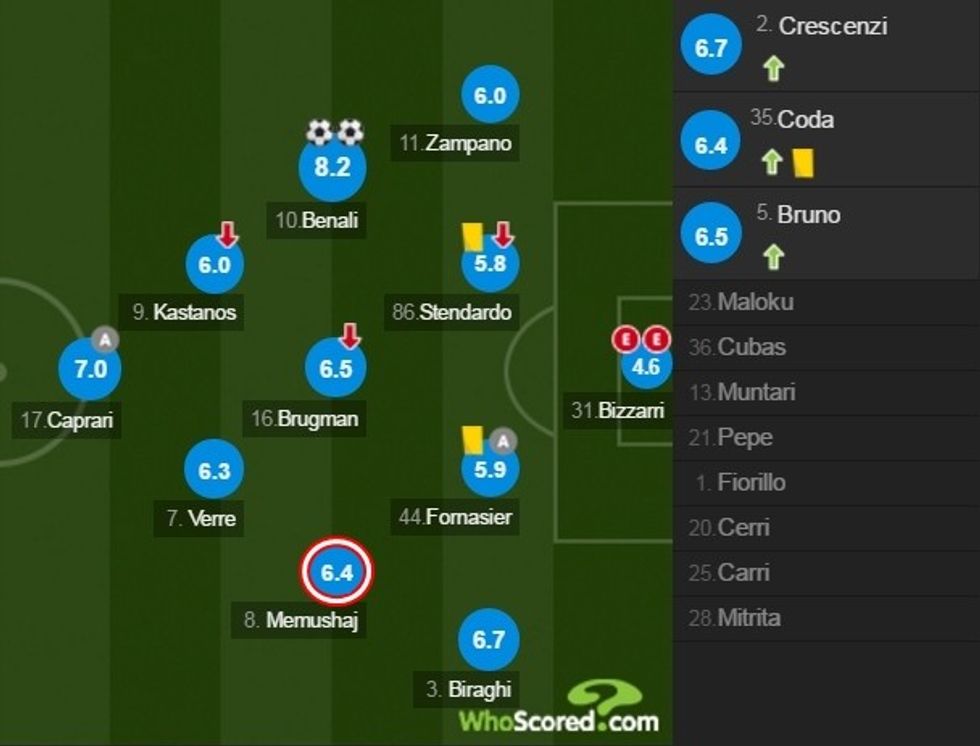Open Kastanos's 6.0 rating marker
This screenshot has width=980, height=746.
pyautogui.click(x=215, y=265)
